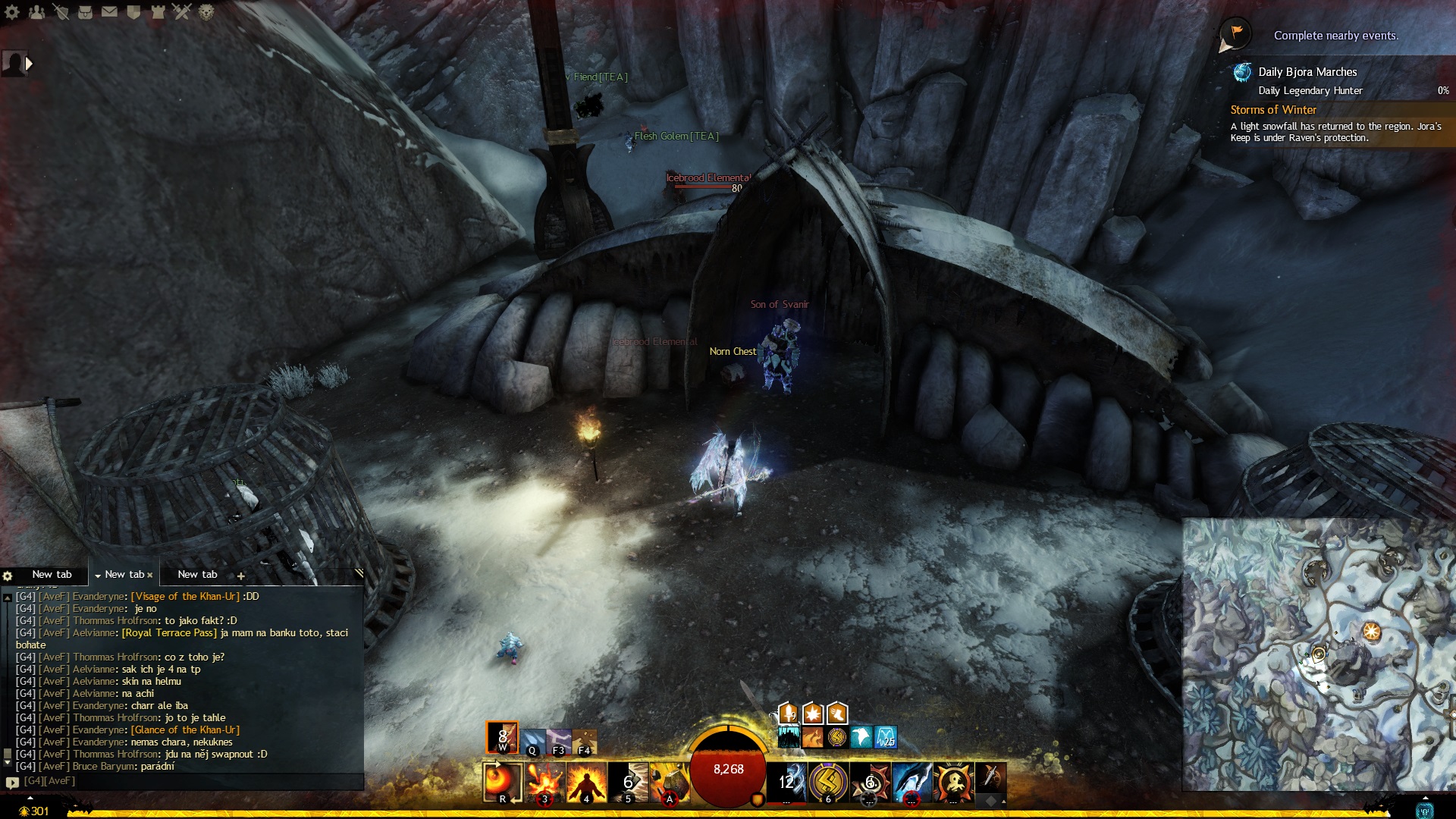1456x819 pixels.
Task: Open the game menu gear icon
Action: pyautogui.click(x=12, y=12)
